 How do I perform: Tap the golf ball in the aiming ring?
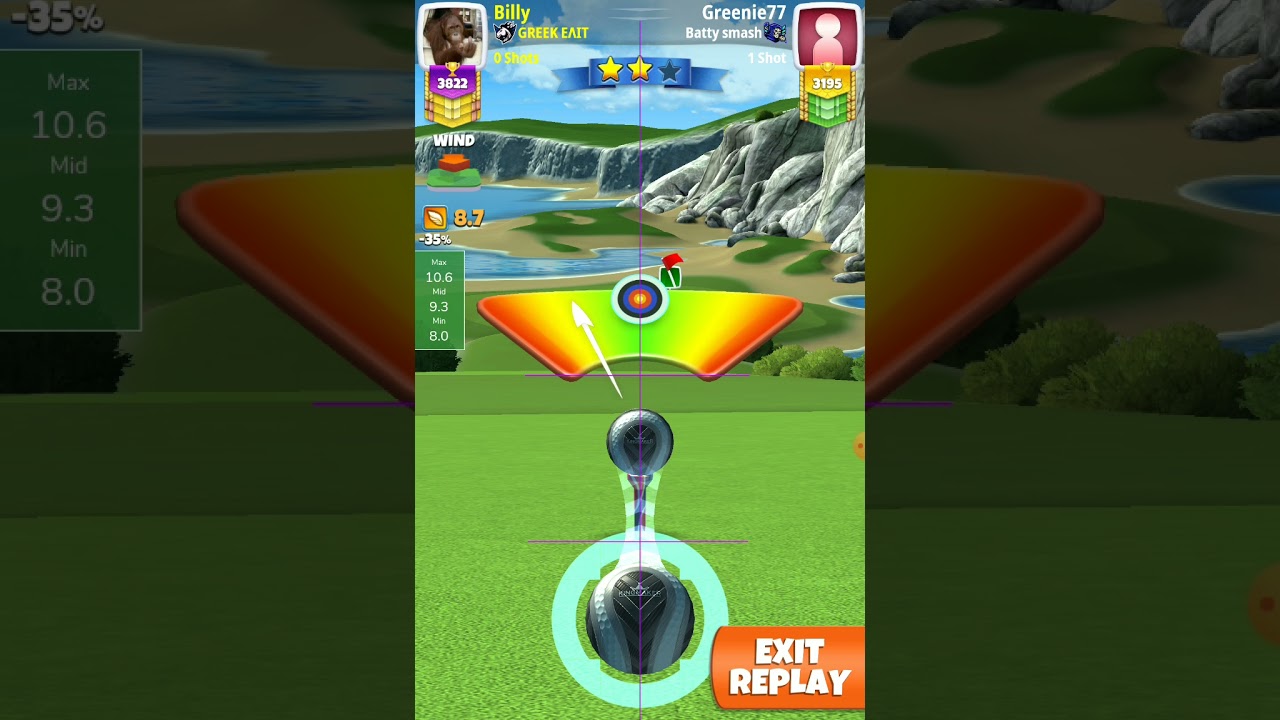(x=640, y=618)
